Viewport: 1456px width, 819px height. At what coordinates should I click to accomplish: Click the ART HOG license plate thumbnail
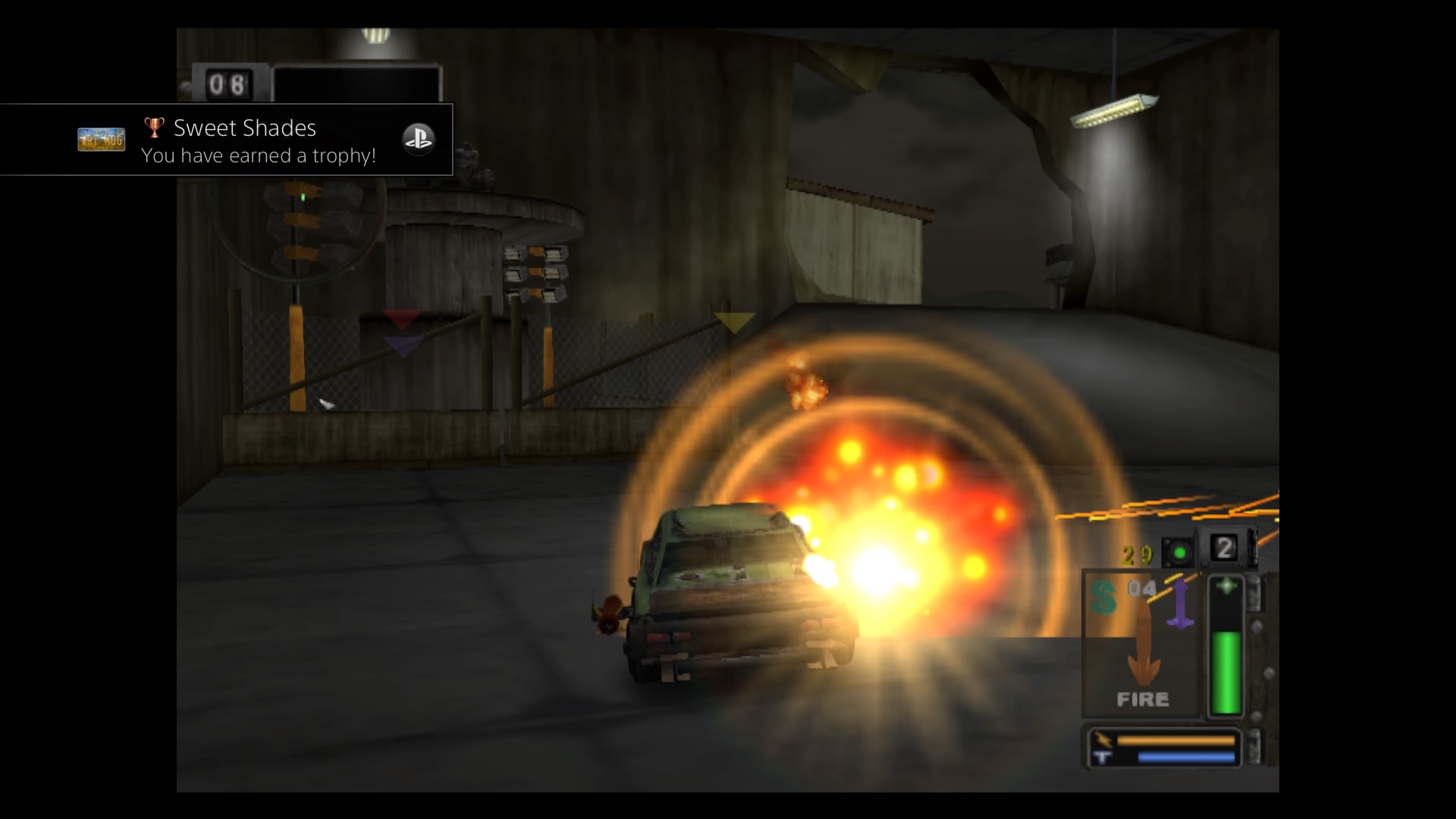click(x=101, y=140)
